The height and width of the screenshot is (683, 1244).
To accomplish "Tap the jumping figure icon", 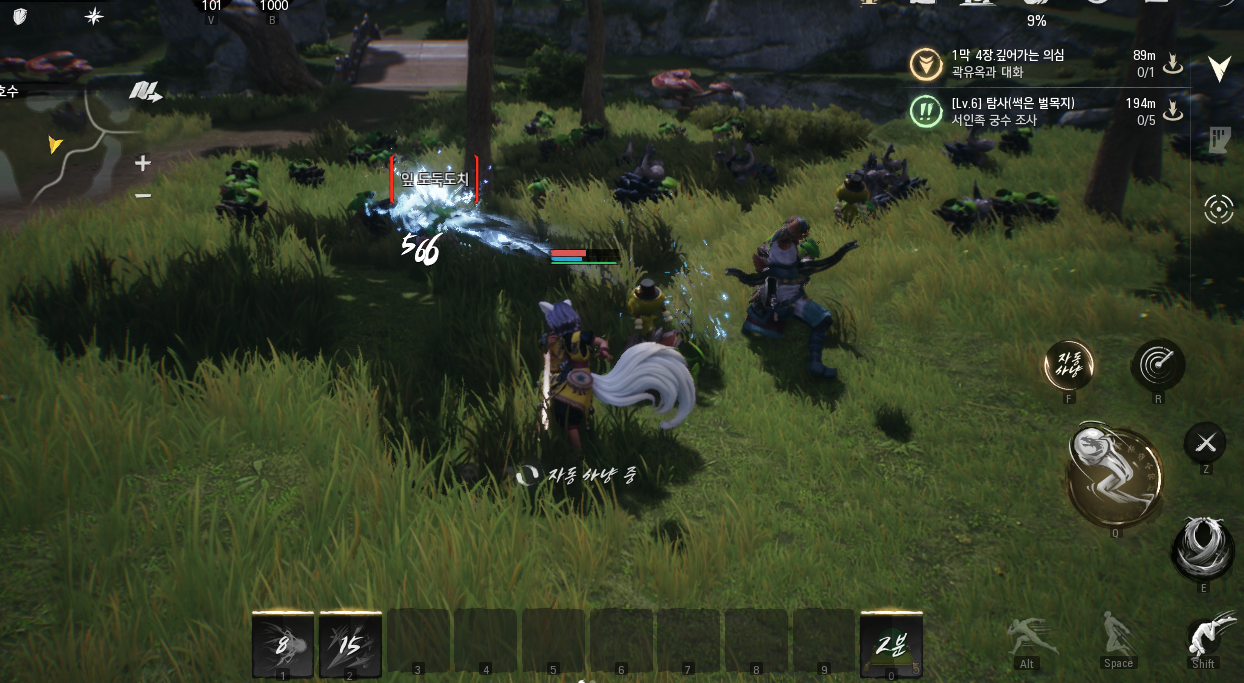I will [1117, 634].
